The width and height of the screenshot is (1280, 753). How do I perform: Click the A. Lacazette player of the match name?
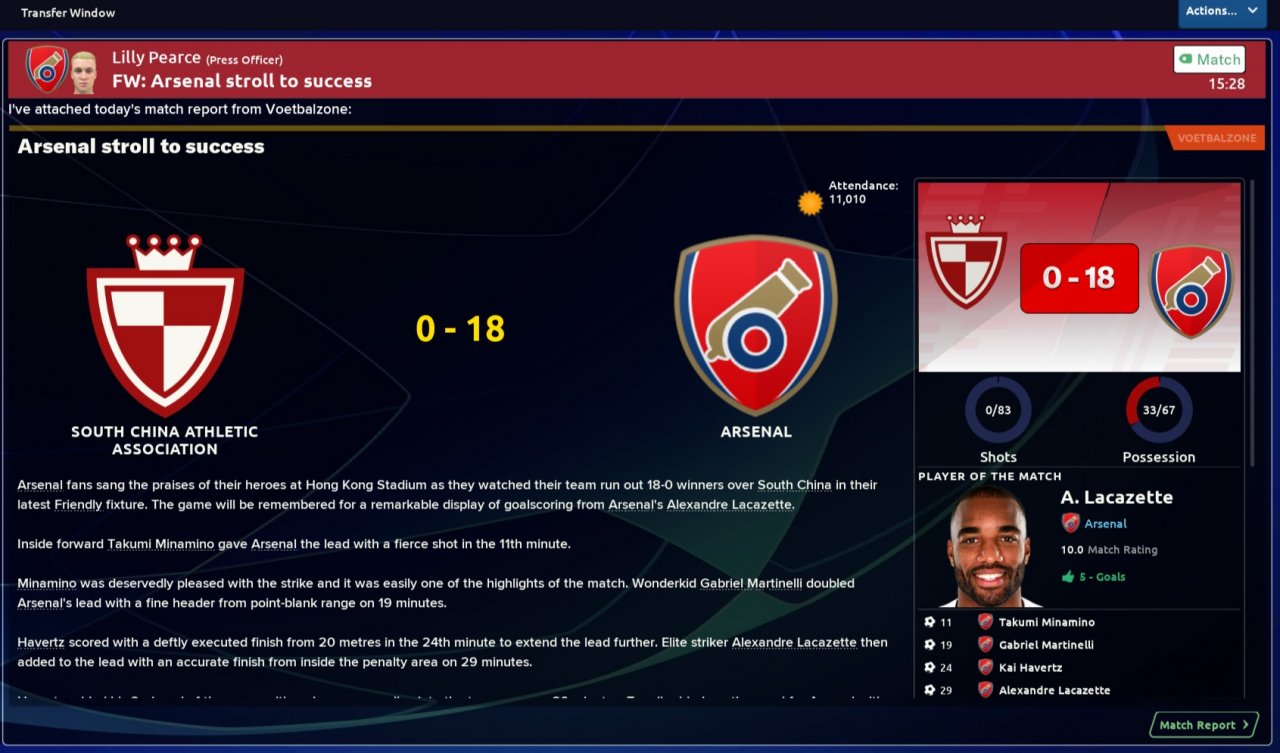point(1116,497)
